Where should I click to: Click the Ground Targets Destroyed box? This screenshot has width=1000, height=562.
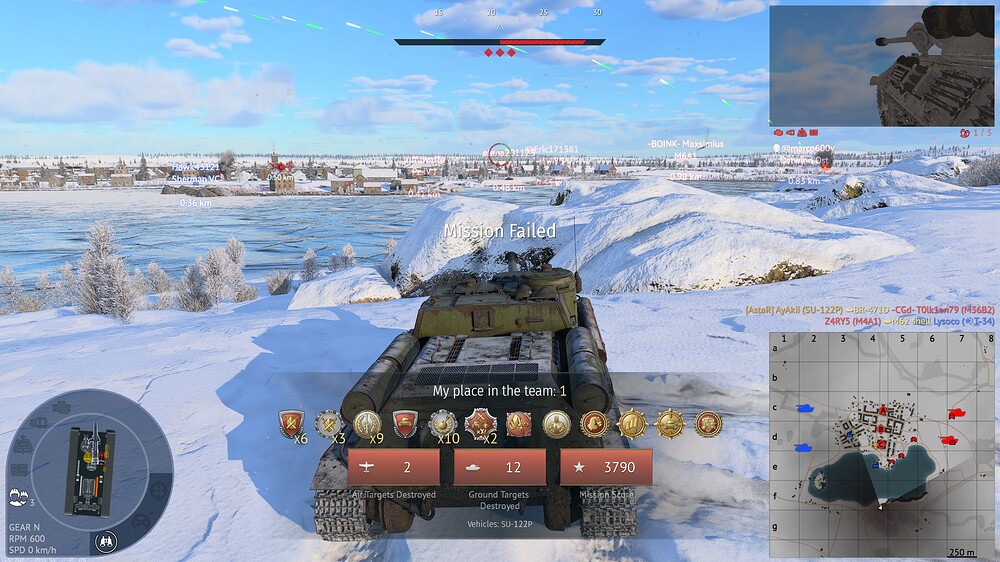(499, 467)
